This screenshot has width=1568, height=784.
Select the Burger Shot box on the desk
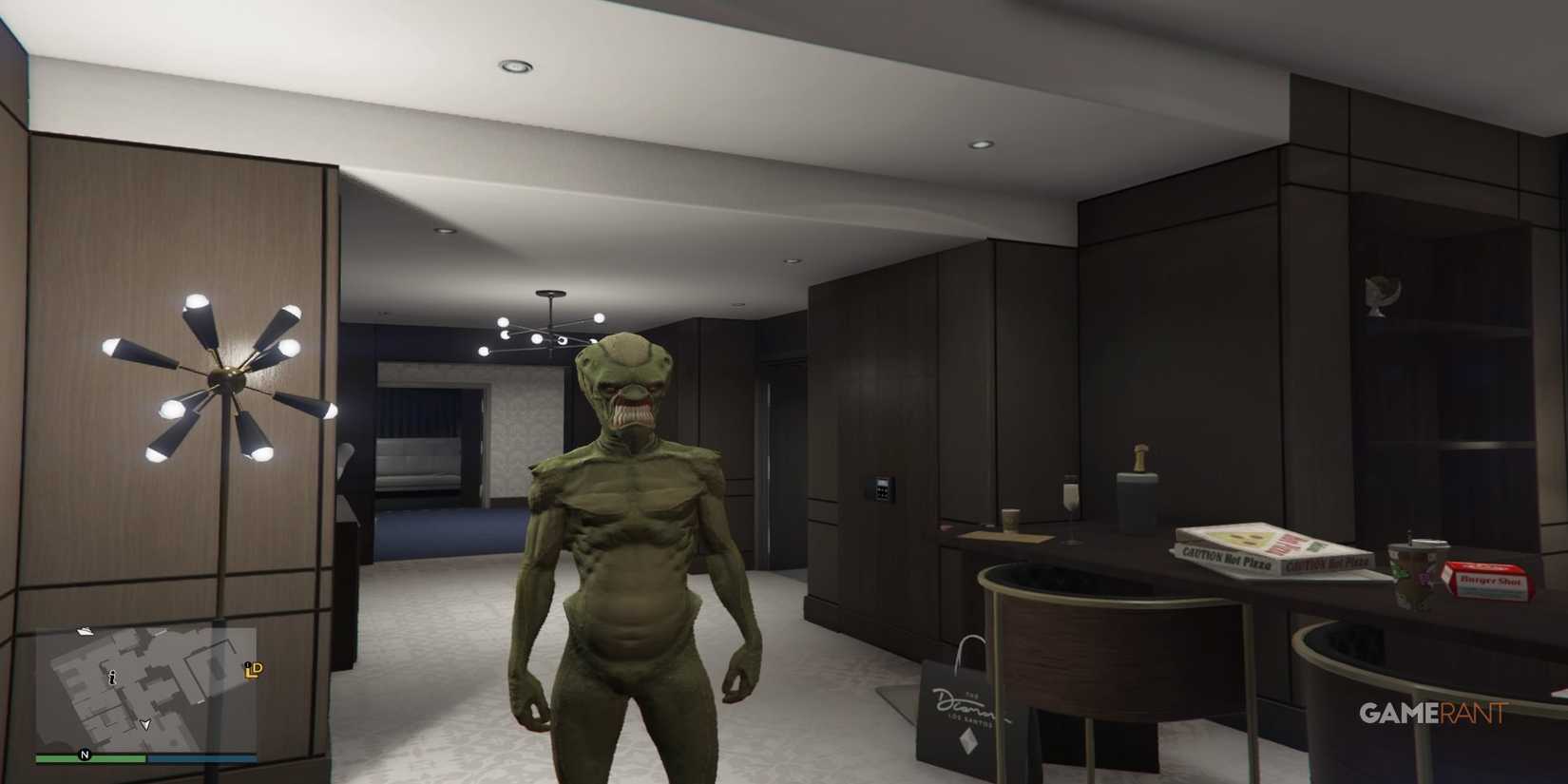pos(1489,580)
